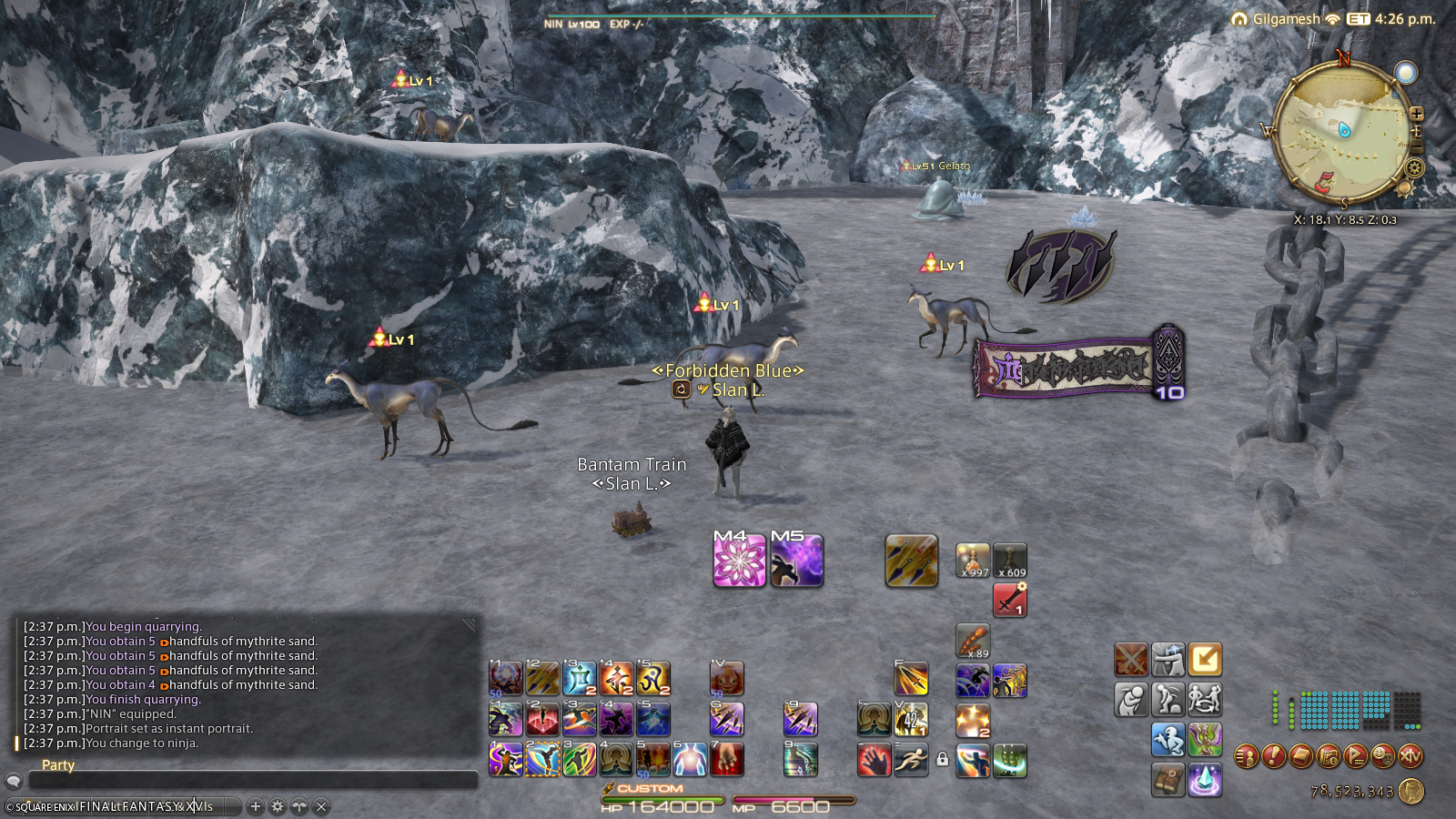Close the chat log with the X button
Screen dimensions: 1456x819
point(321,806)
